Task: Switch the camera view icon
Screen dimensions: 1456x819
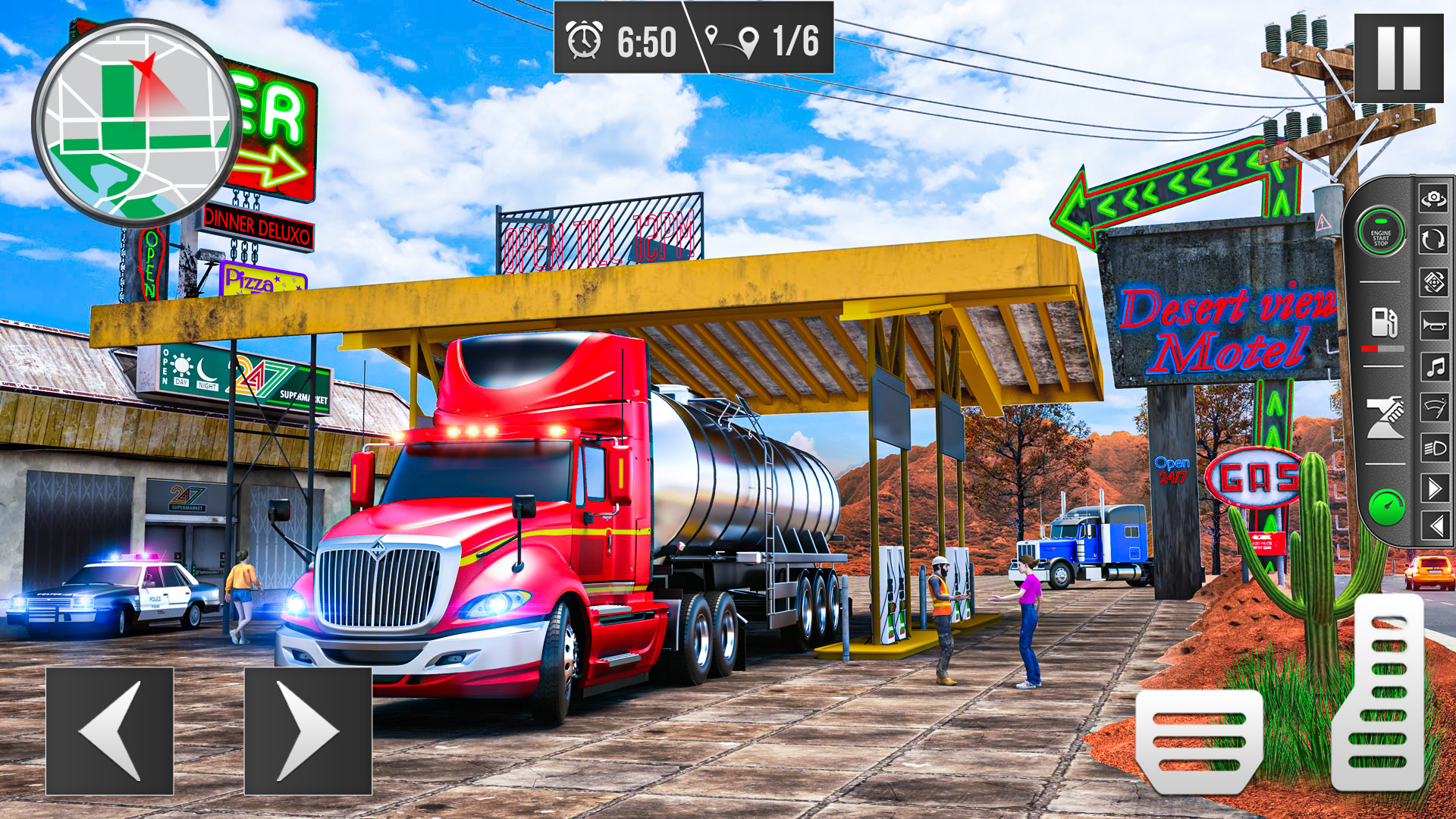Action: (x=1433, y=199)
